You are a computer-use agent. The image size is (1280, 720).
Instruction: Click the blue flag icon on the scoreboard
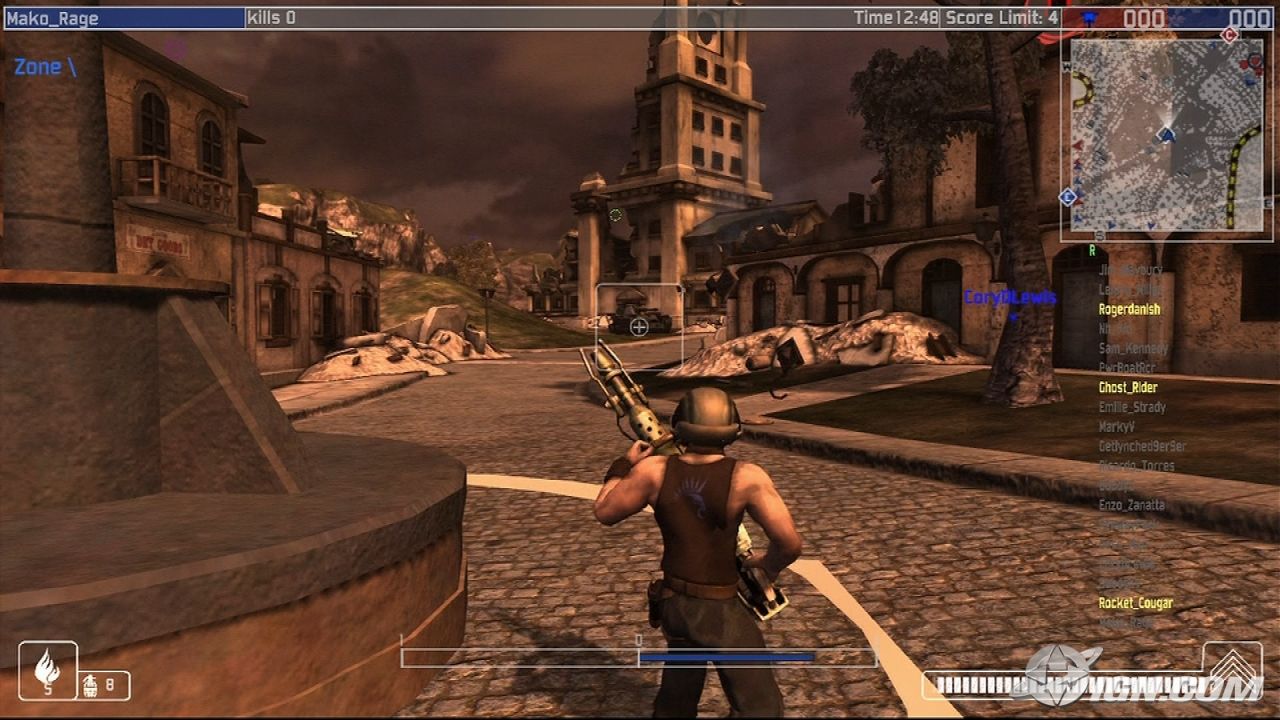click(x=1090, y=16)
